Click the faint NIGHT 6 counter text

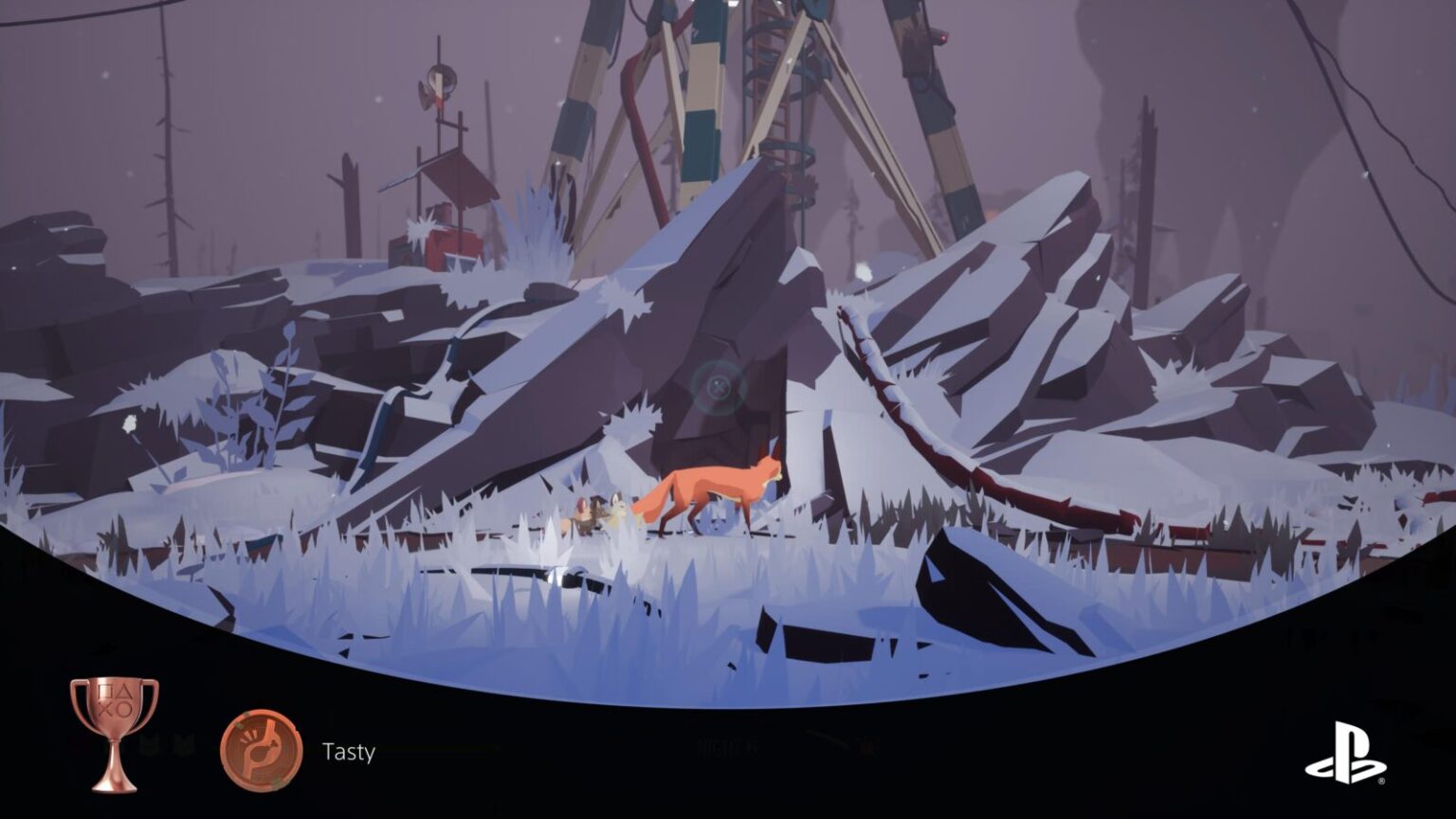pyautogui.click(x=726, y=744)
